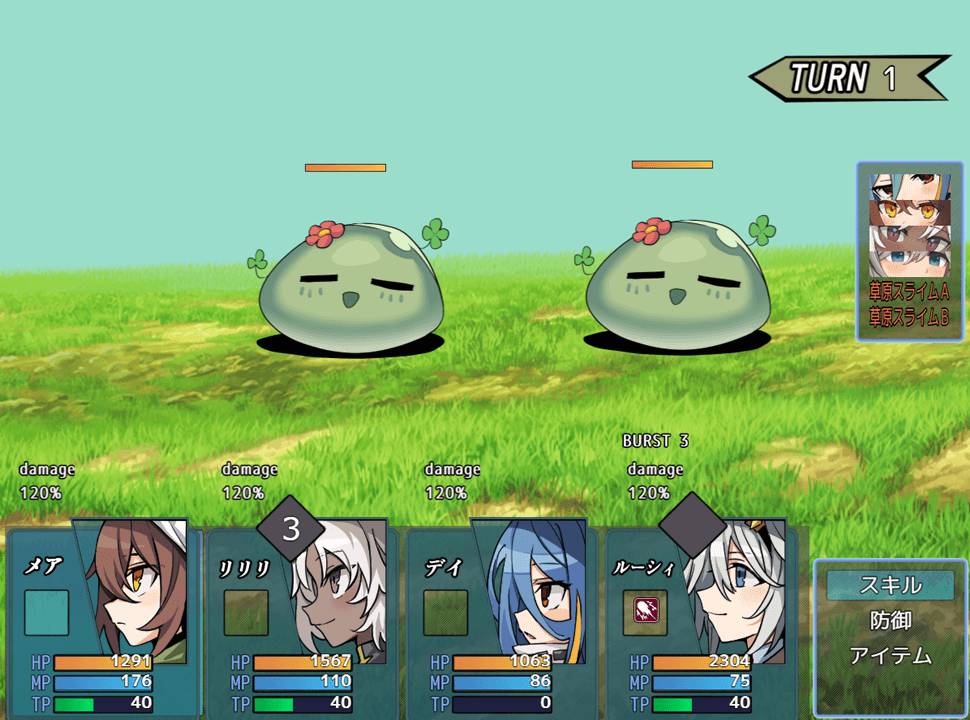Click 草原スライムA in the turn order list

[909, 292]
